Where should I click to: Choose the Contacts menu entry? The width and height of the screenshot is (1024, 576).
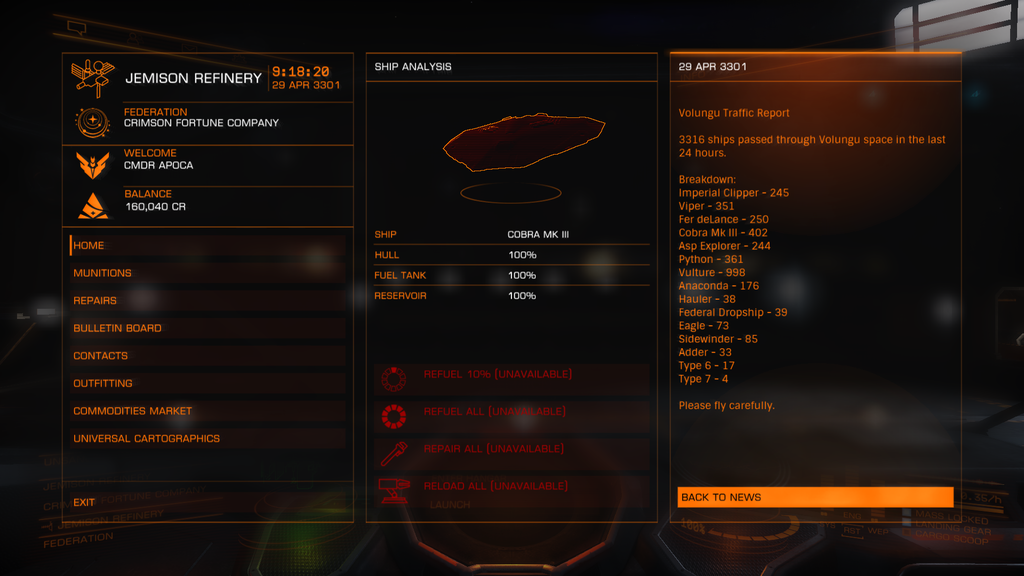101,356
